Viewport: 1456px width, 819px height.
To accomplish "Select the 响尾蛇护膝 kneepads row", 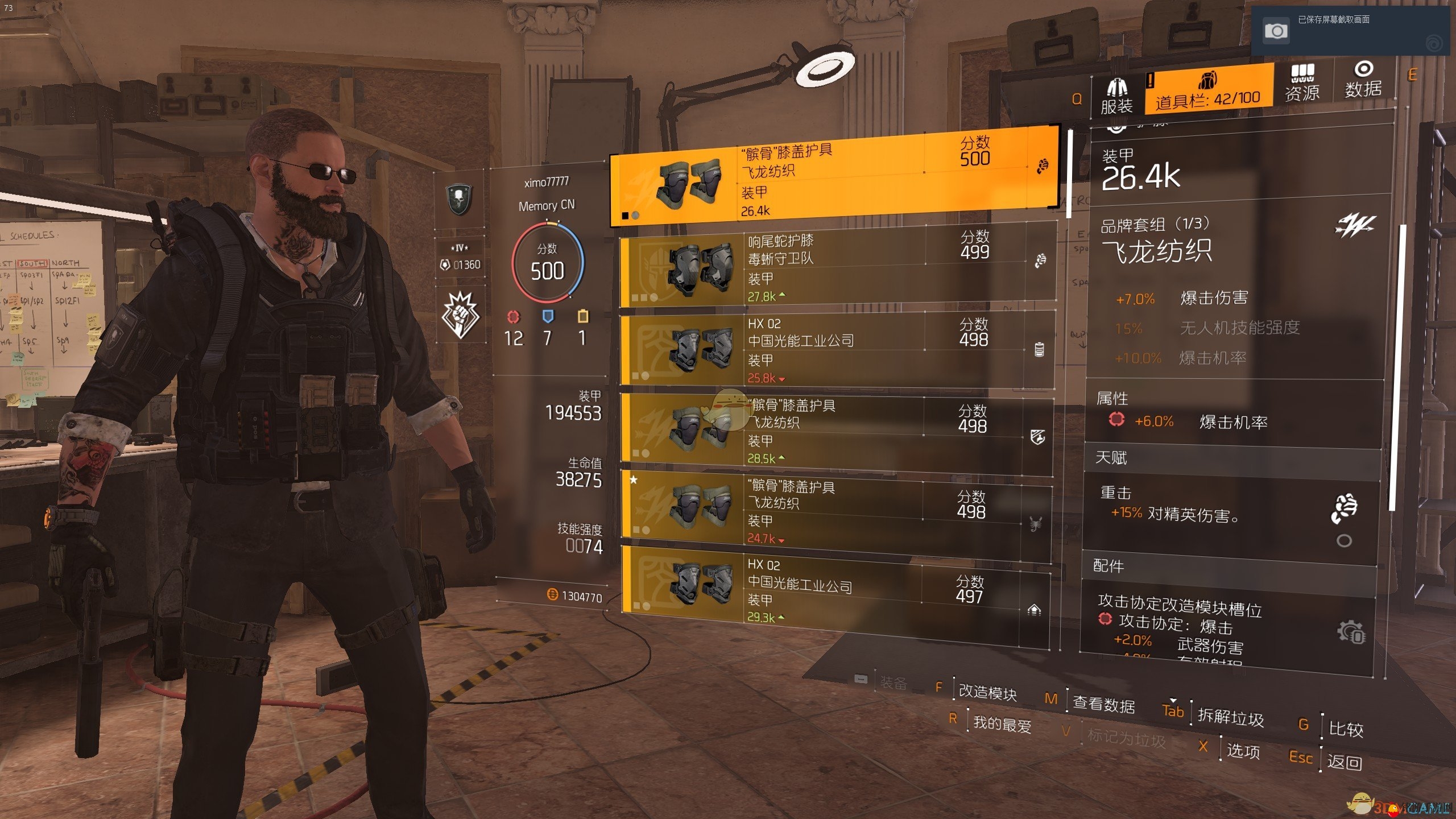I will [837, 265].
